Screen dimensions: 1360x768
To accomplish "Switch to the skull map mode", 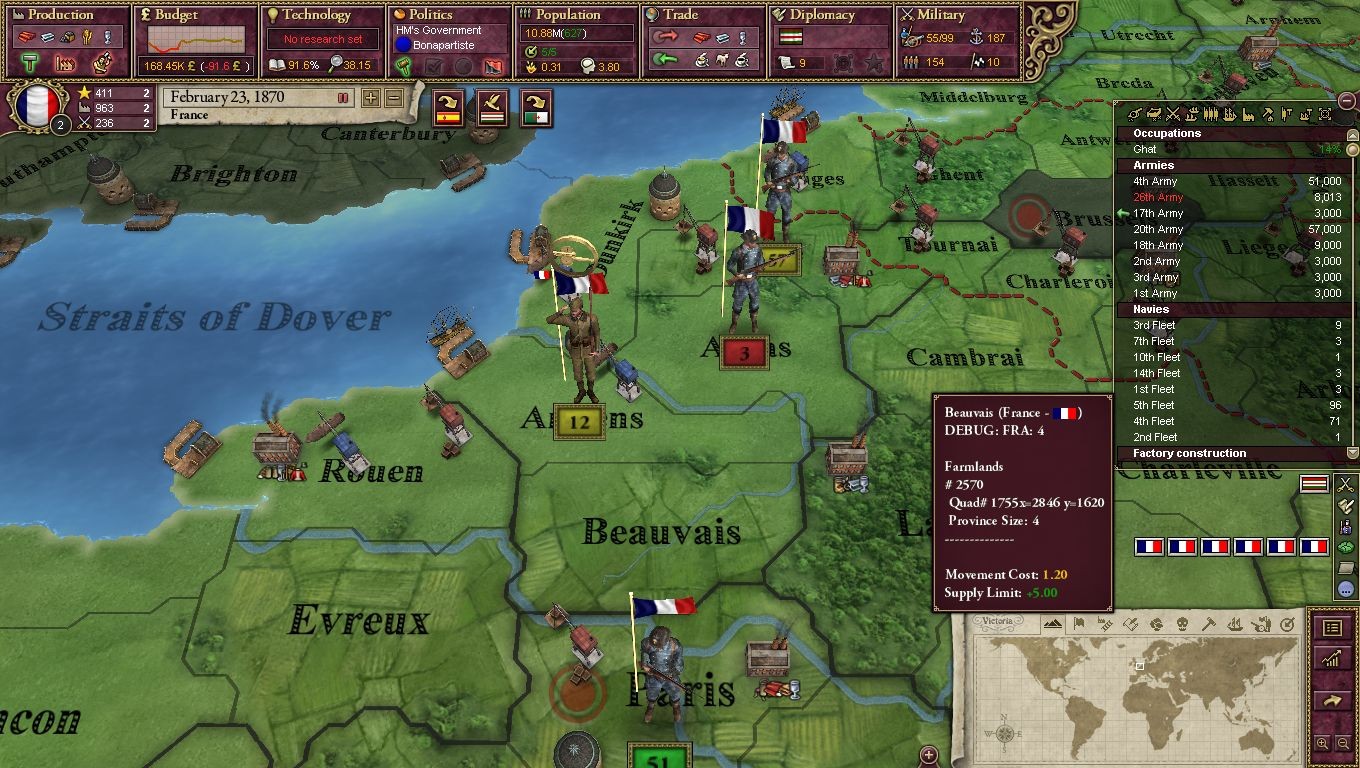I will (1183, 625).
